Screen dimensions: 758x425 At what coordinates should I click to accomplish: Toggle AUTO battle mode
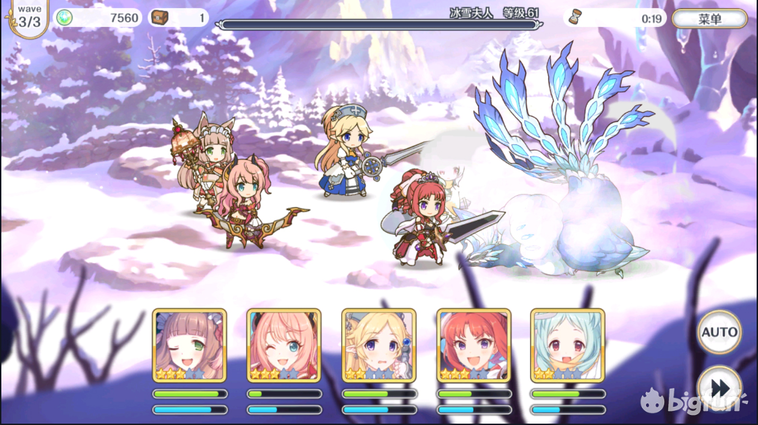coord(719,331)
